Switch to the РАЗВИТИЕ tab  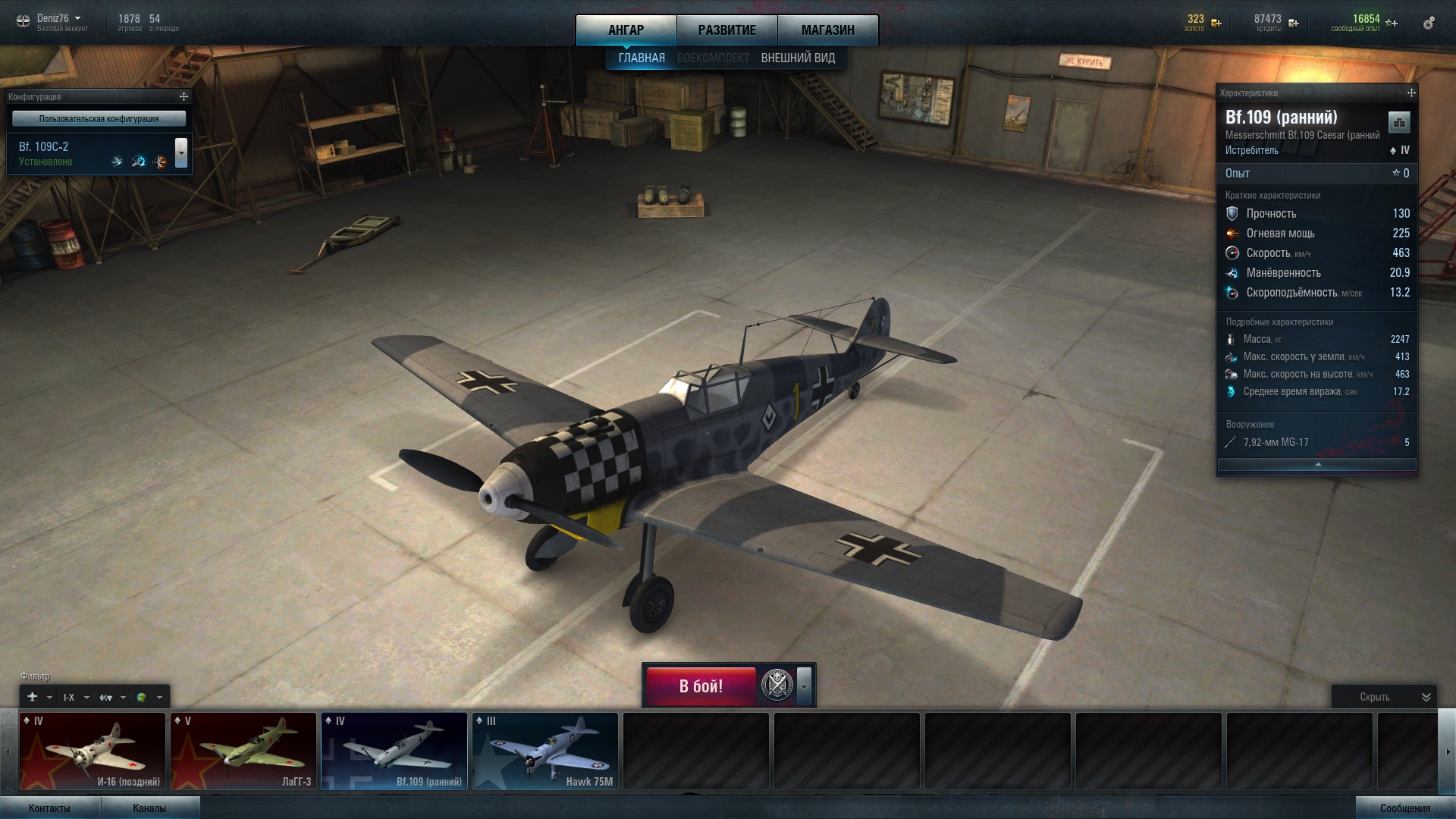pos(726,30)
